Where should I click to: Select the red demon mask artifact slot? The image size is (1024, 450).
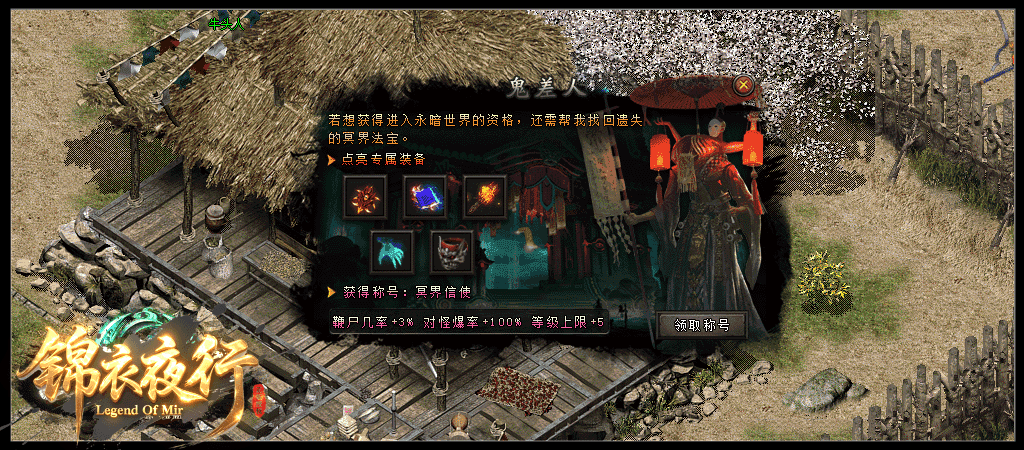click(x=451, y=252)
